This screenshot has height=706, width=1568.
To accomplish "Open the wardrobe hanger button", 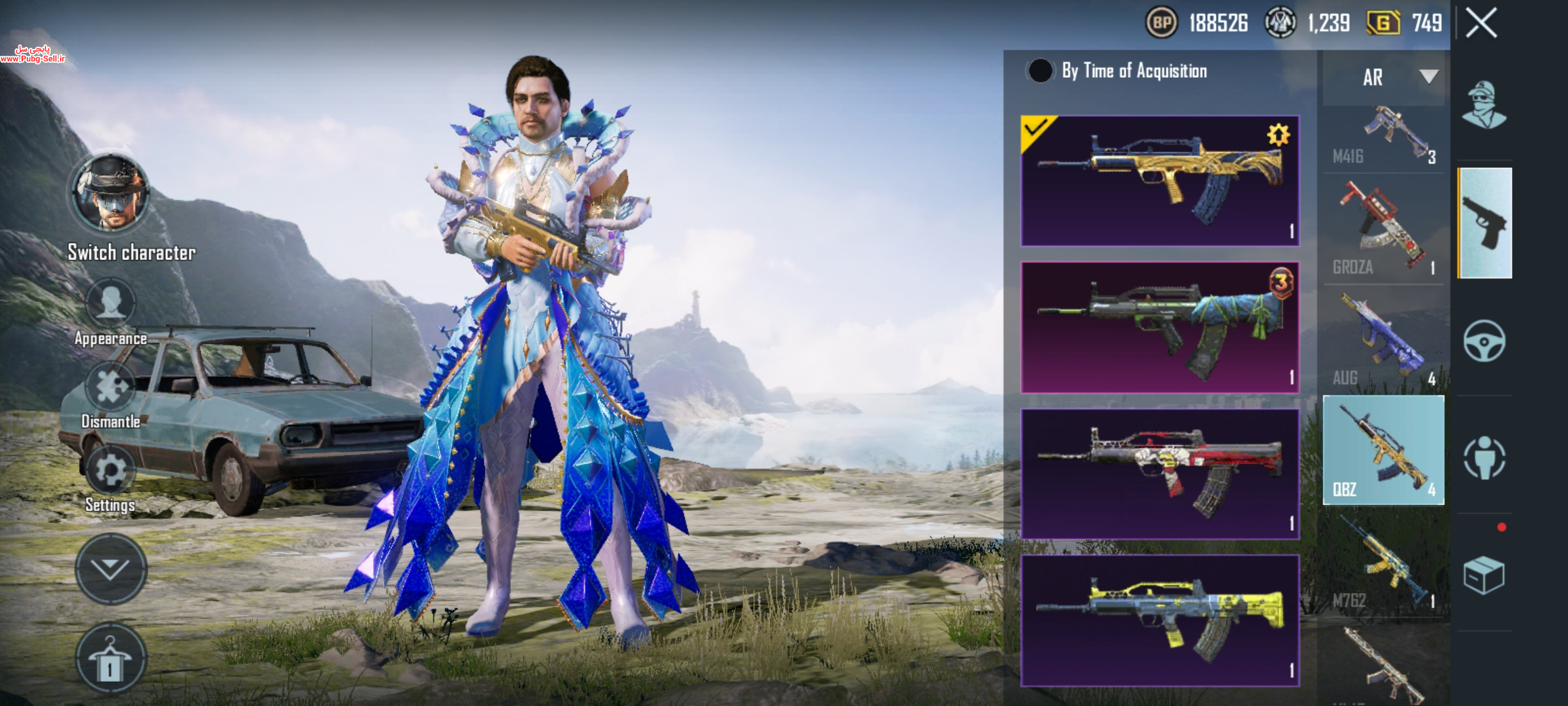I will point(110,659).
